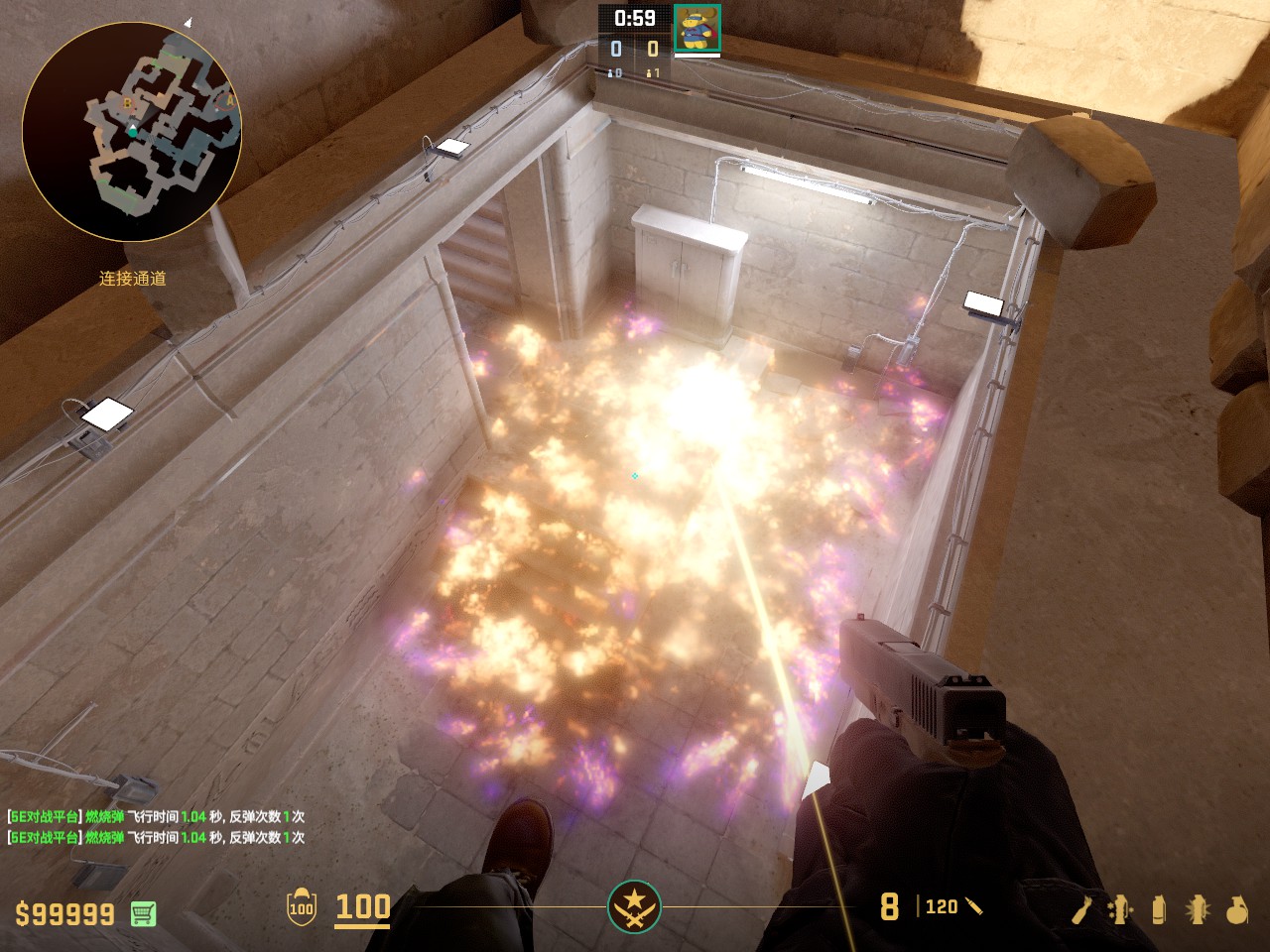Select the smoke grenade icon

pyautogui.click(x=1158, y=909)
